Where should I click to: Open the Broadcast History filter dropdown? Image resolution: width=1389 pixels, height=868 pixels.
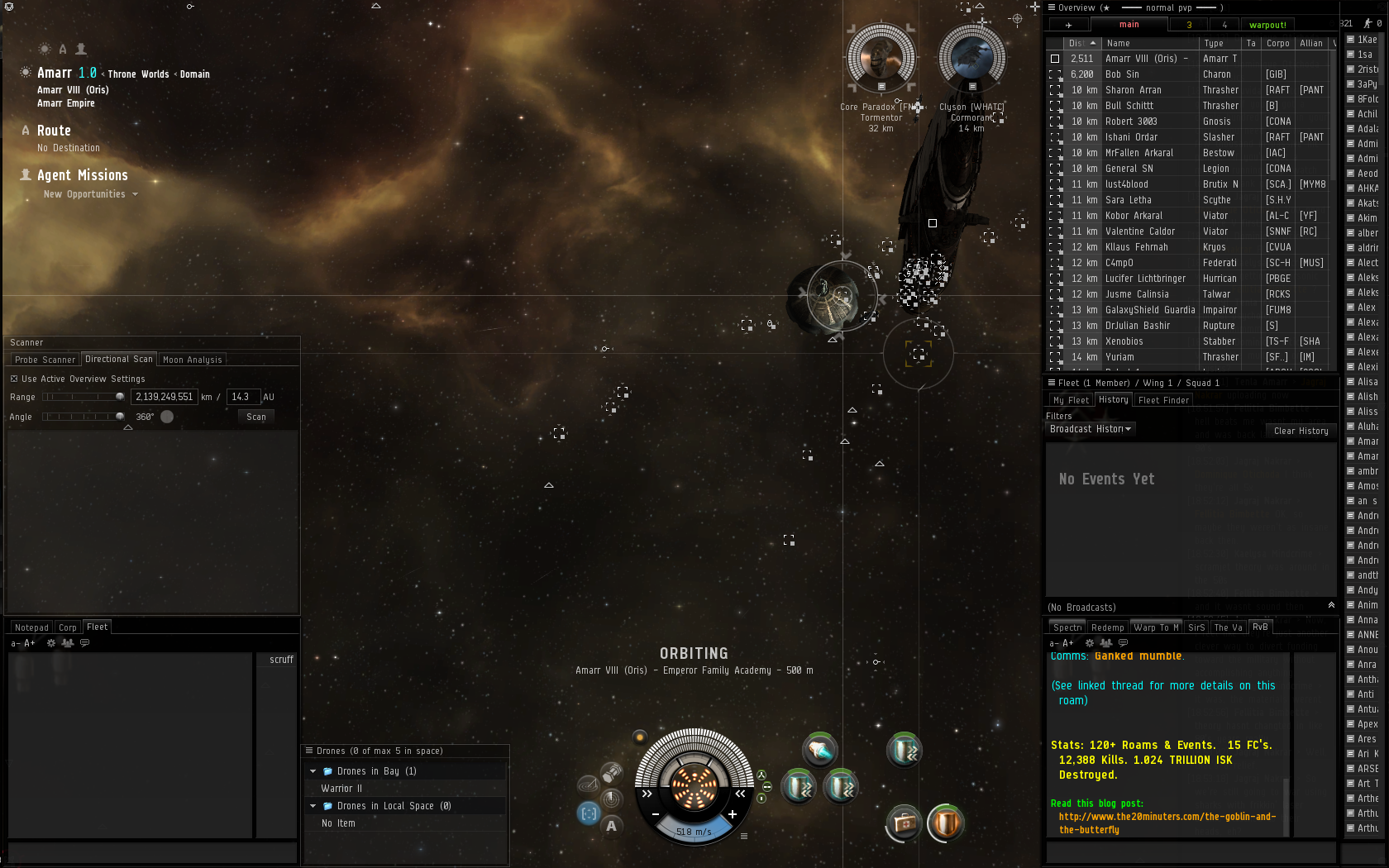pos(1091,429)
